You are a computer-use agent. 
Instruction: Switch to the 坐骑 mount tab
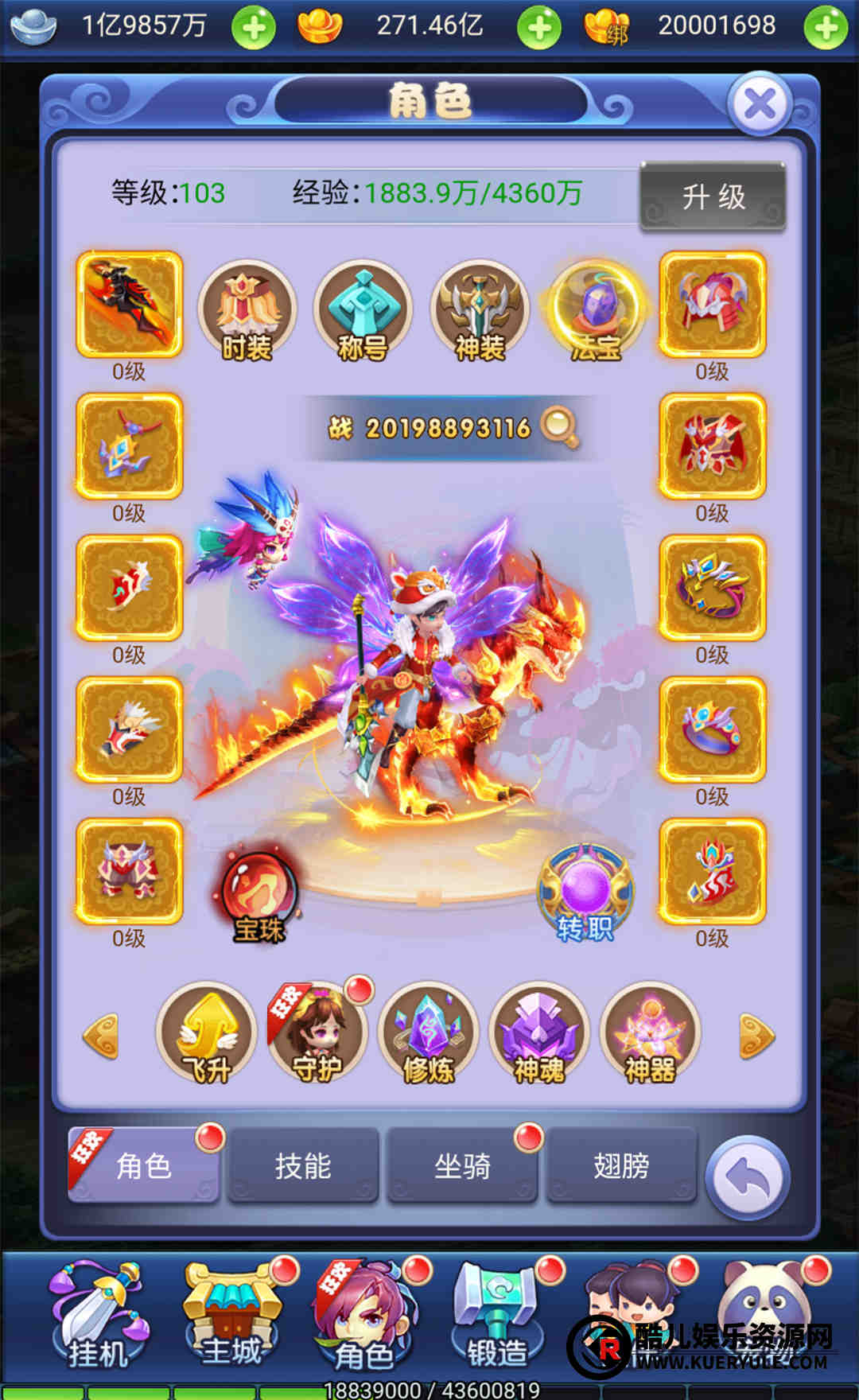tap(462, 1165)
